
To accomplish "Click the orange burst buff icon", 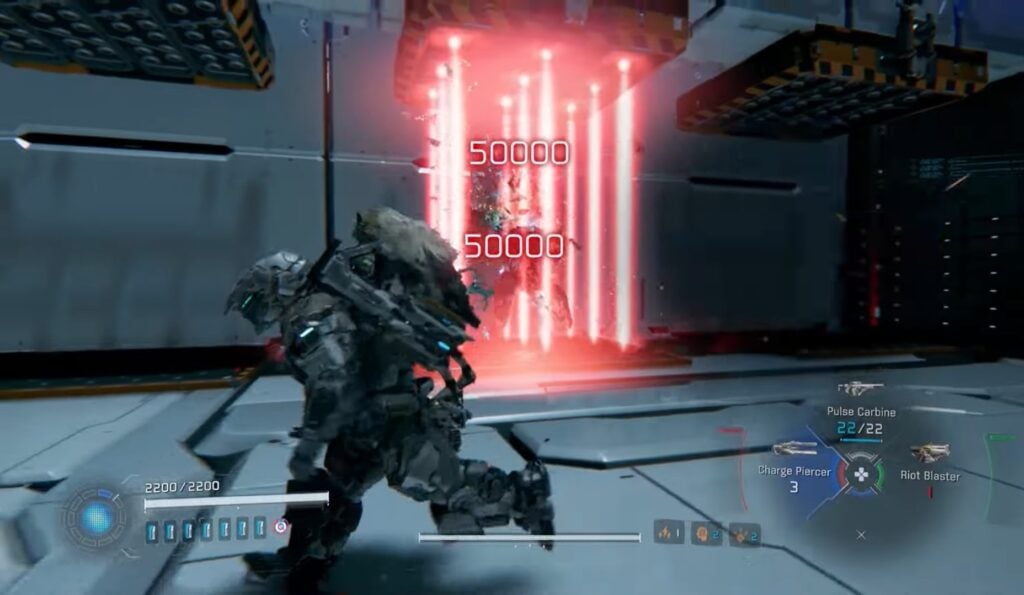I will 743,534.
